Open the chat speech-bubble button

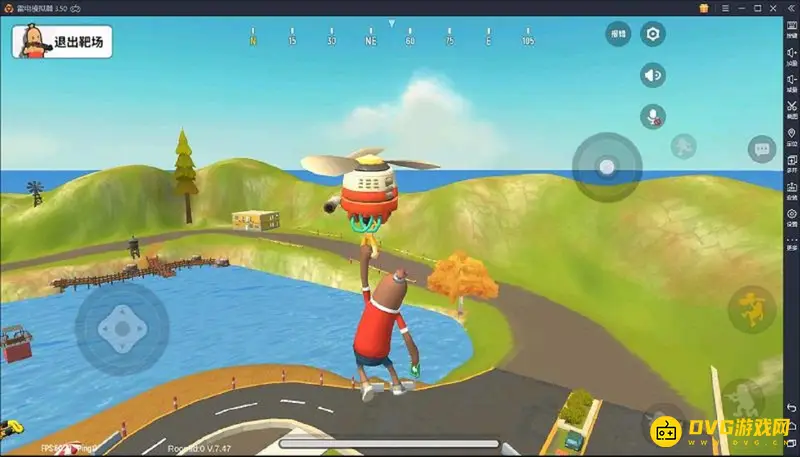[761, 150]
